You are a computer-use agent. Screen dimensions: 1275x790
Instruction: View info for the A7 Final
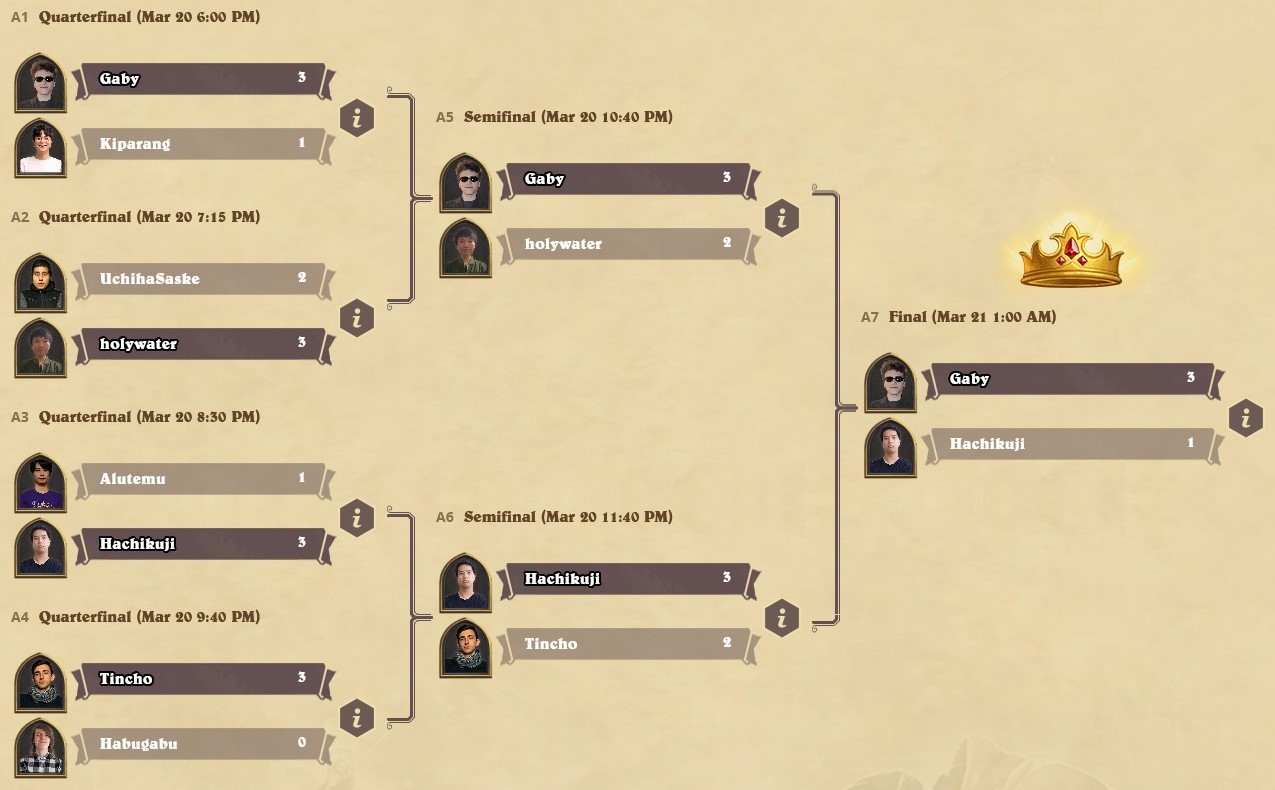[x=1246, y=418]
